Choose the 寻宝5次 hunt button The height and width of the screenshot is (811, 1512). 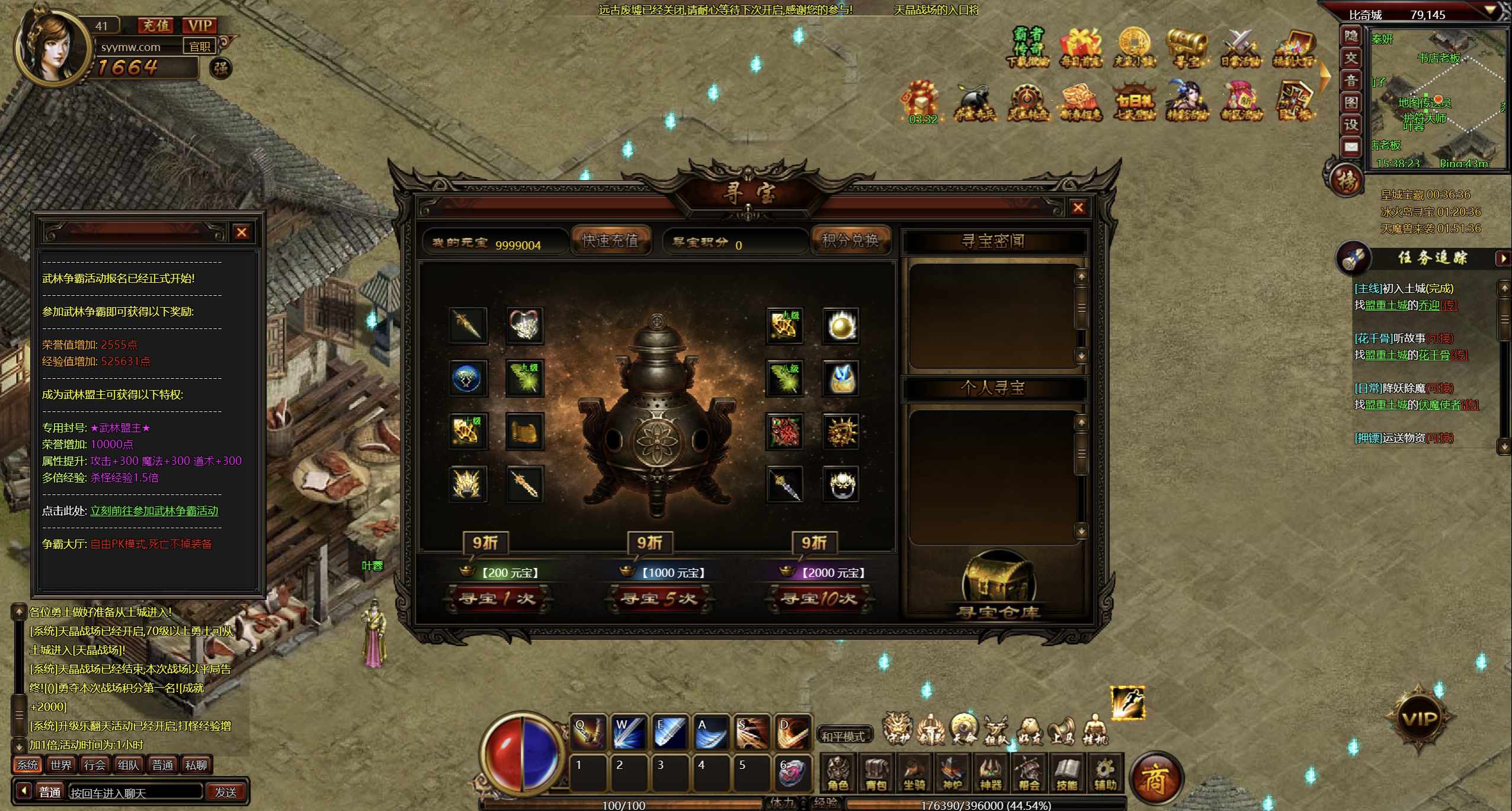658,599
